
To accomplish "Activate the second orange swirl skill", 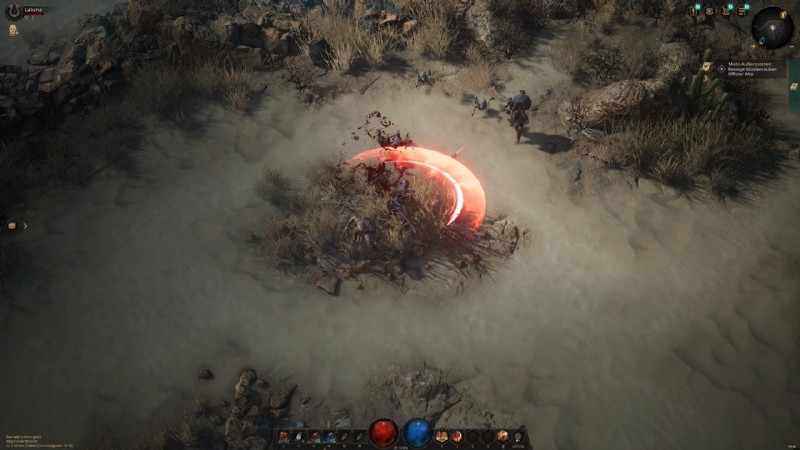I will coord(456,436).
